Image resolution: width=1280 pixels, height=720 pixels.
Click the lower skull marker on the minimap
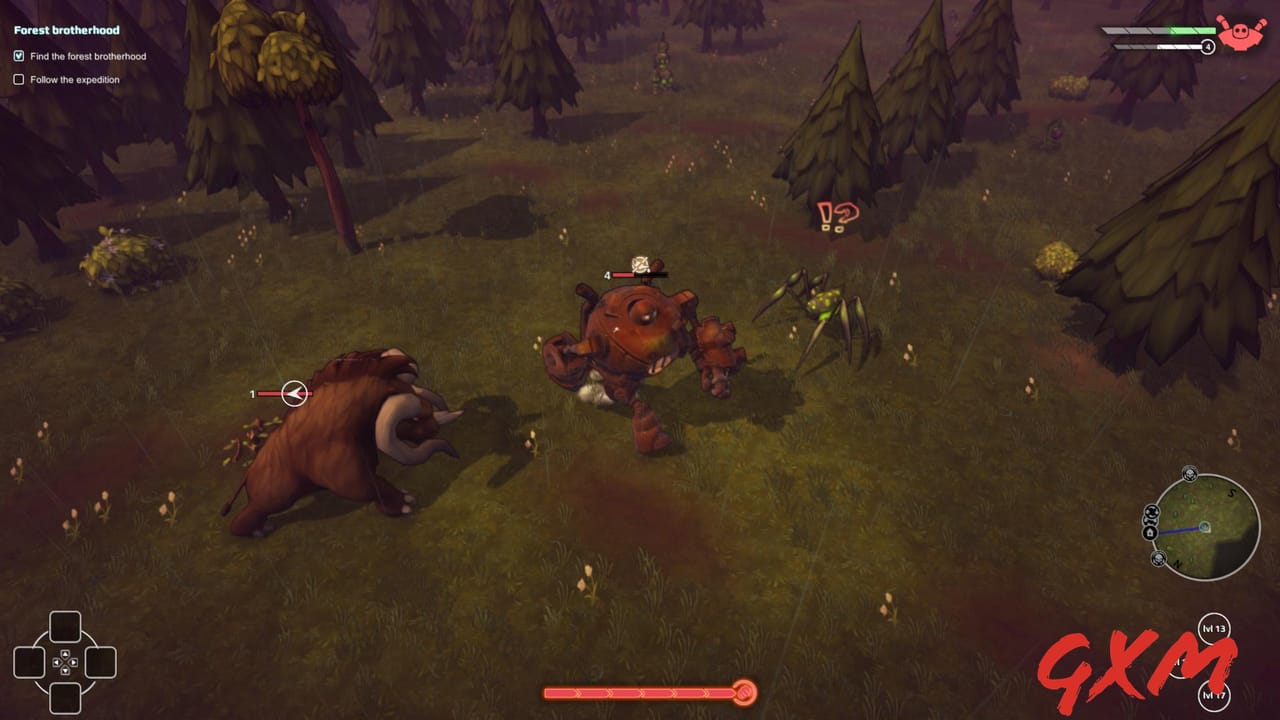coord(1158,557)
